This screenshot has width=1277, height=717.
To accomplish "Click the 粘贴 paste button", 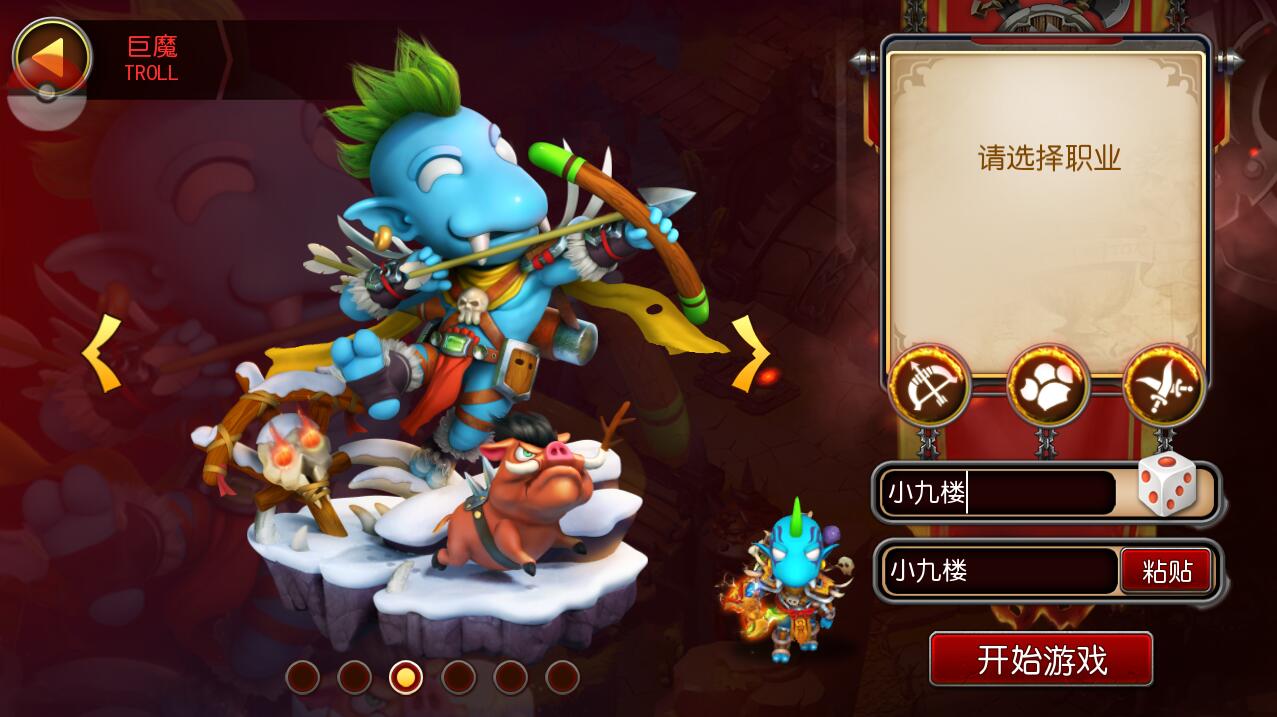I will pos(1166,571).
